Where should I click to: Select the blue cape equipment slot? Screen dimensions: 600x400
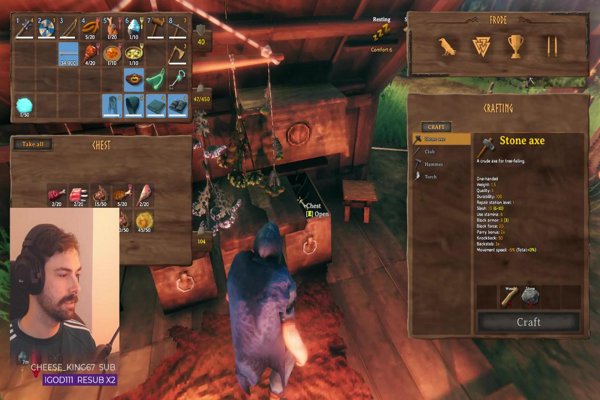click(x=130, y=103)
